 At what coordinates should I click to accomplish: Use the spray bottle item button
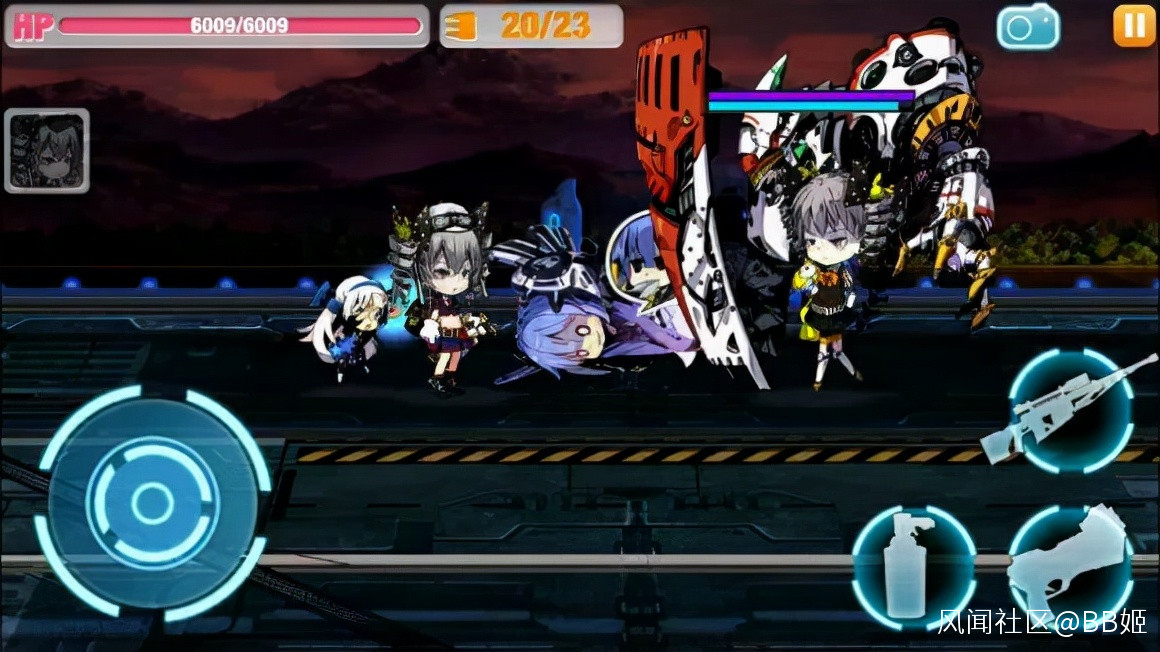tap(912, 567)
